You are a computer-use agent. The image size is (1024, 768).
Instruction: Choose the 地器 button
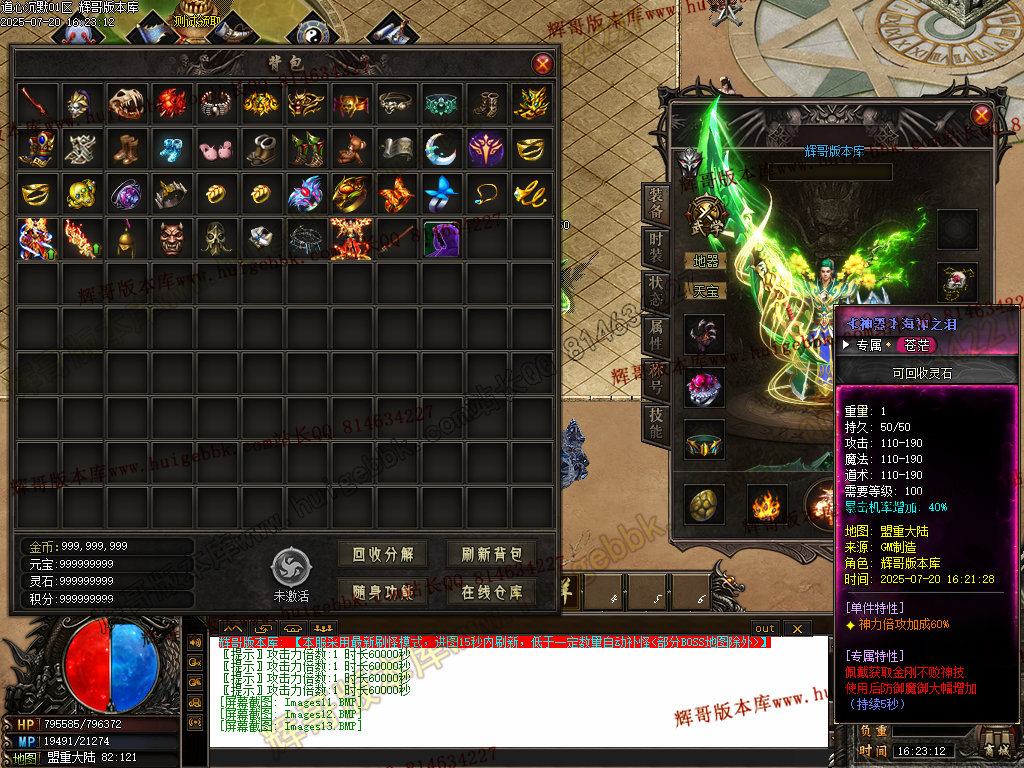pos(705,261)
